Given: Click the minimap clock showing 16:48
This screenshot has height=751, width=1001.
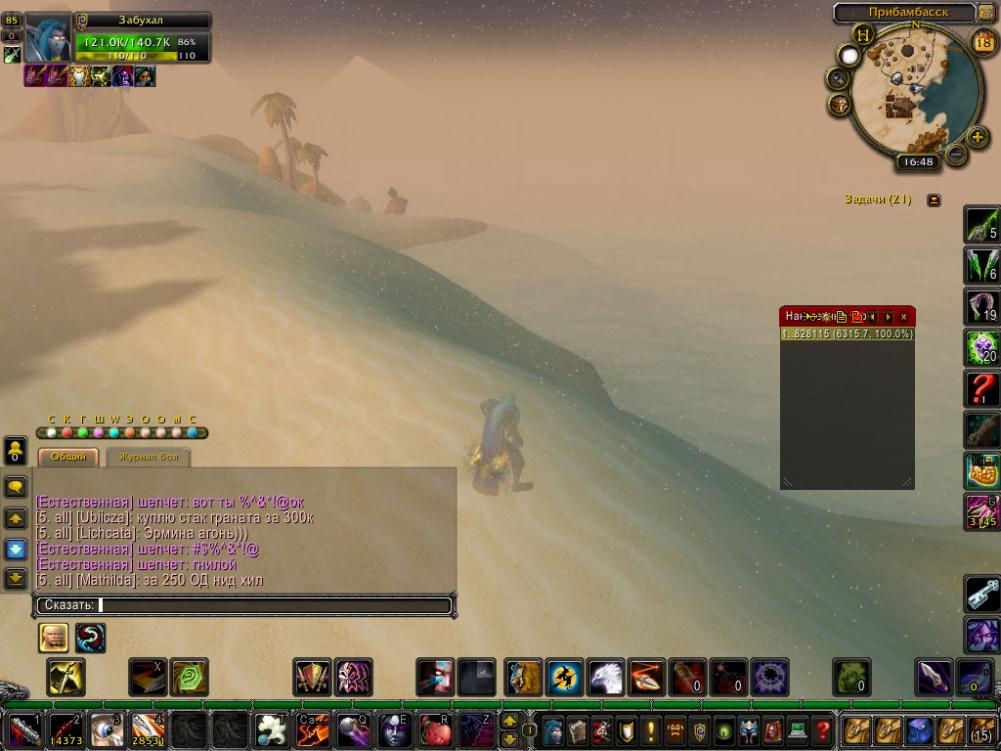Looking at the screenshot, I should pyautogui.click(x=916, y=161).
